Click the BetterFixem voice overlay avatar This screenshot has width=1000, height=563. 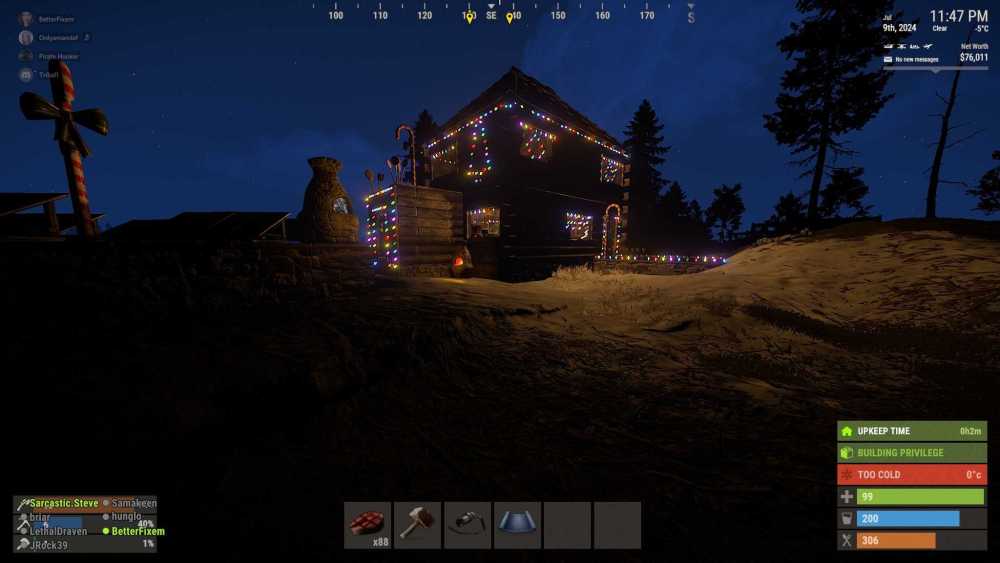[26, 19]
